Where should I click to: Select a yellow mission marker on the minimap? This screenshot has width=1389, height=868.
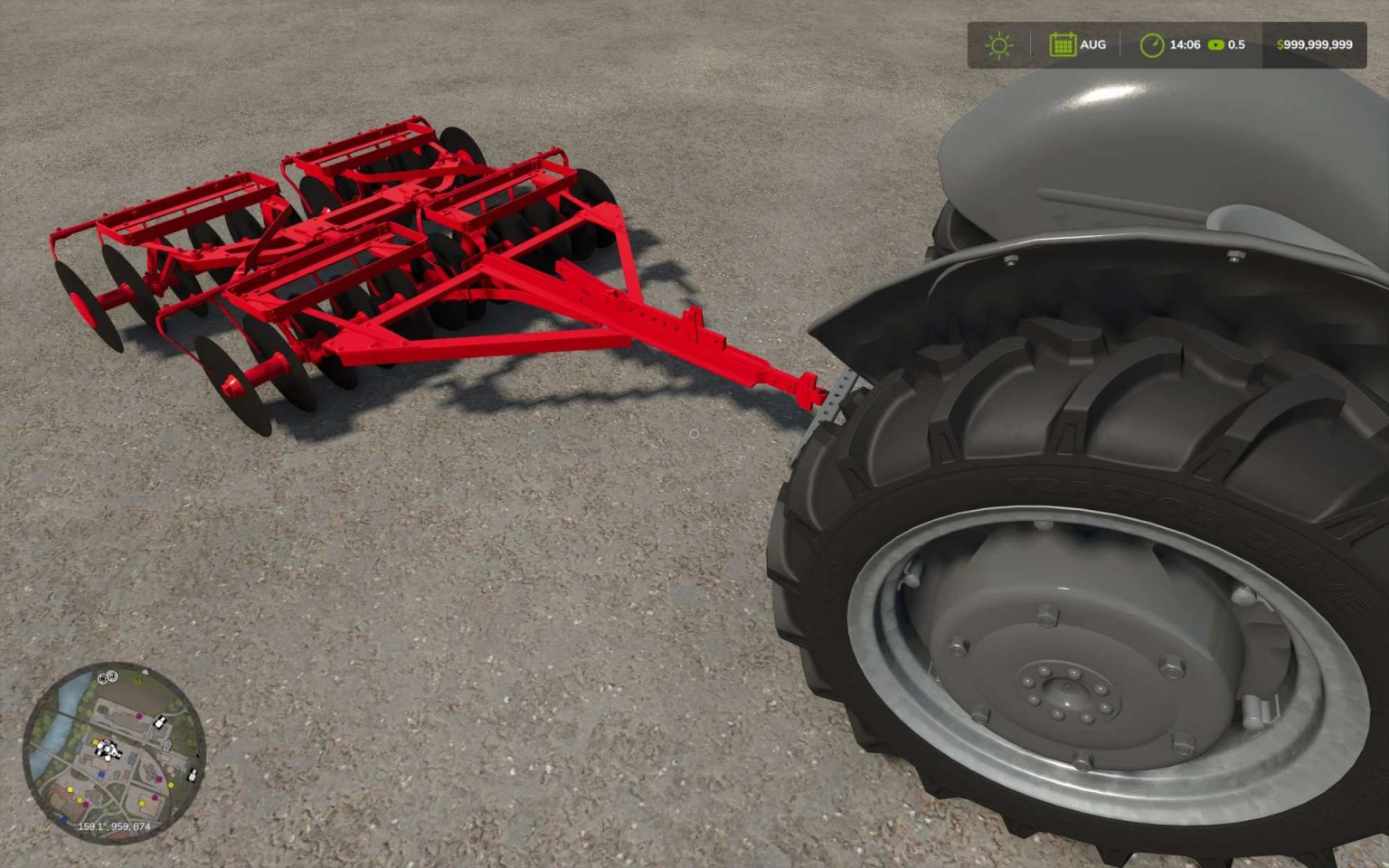(x=96, y=742)
